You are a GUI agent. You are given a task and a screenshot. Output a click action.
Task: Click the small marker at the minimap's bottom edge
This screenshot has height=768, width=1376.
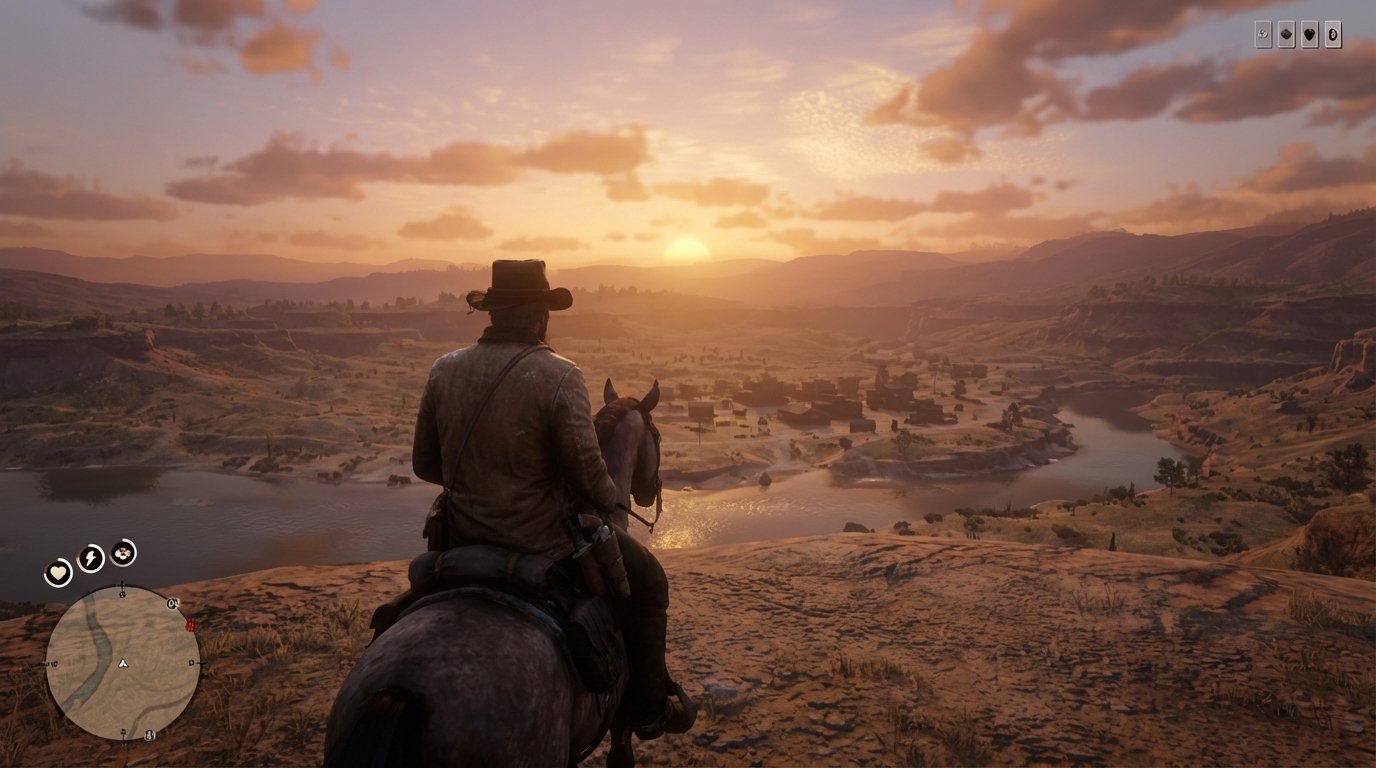tap(122, 733)
